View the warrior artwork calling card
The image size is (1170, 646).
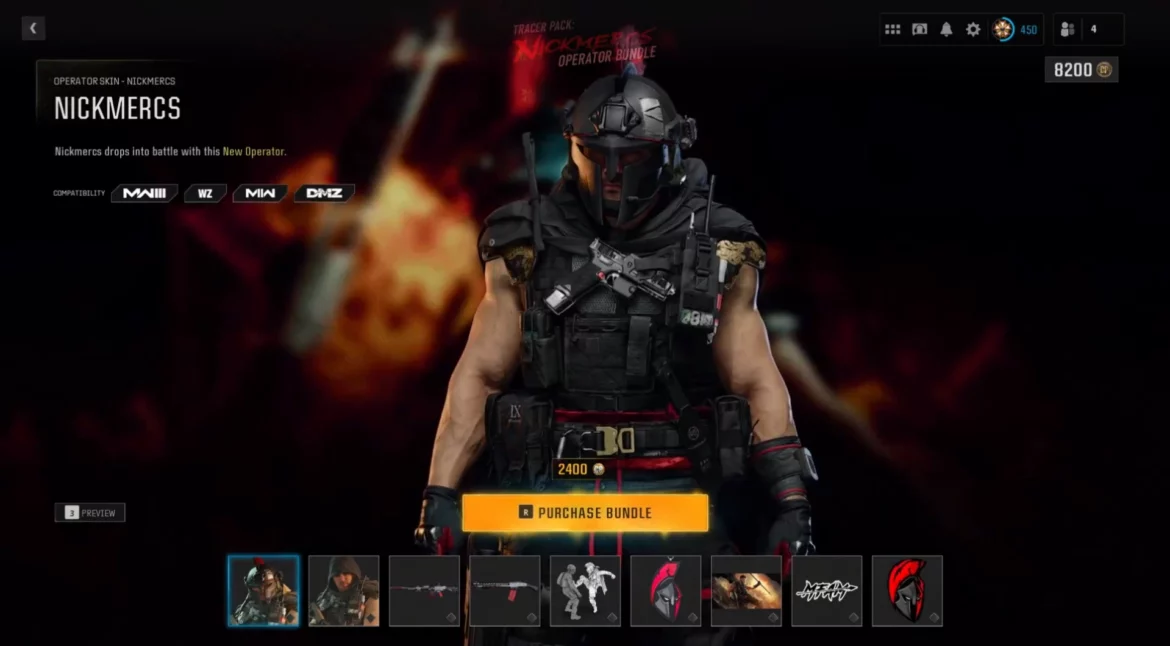pyautogui.click(x=746, y=591)
